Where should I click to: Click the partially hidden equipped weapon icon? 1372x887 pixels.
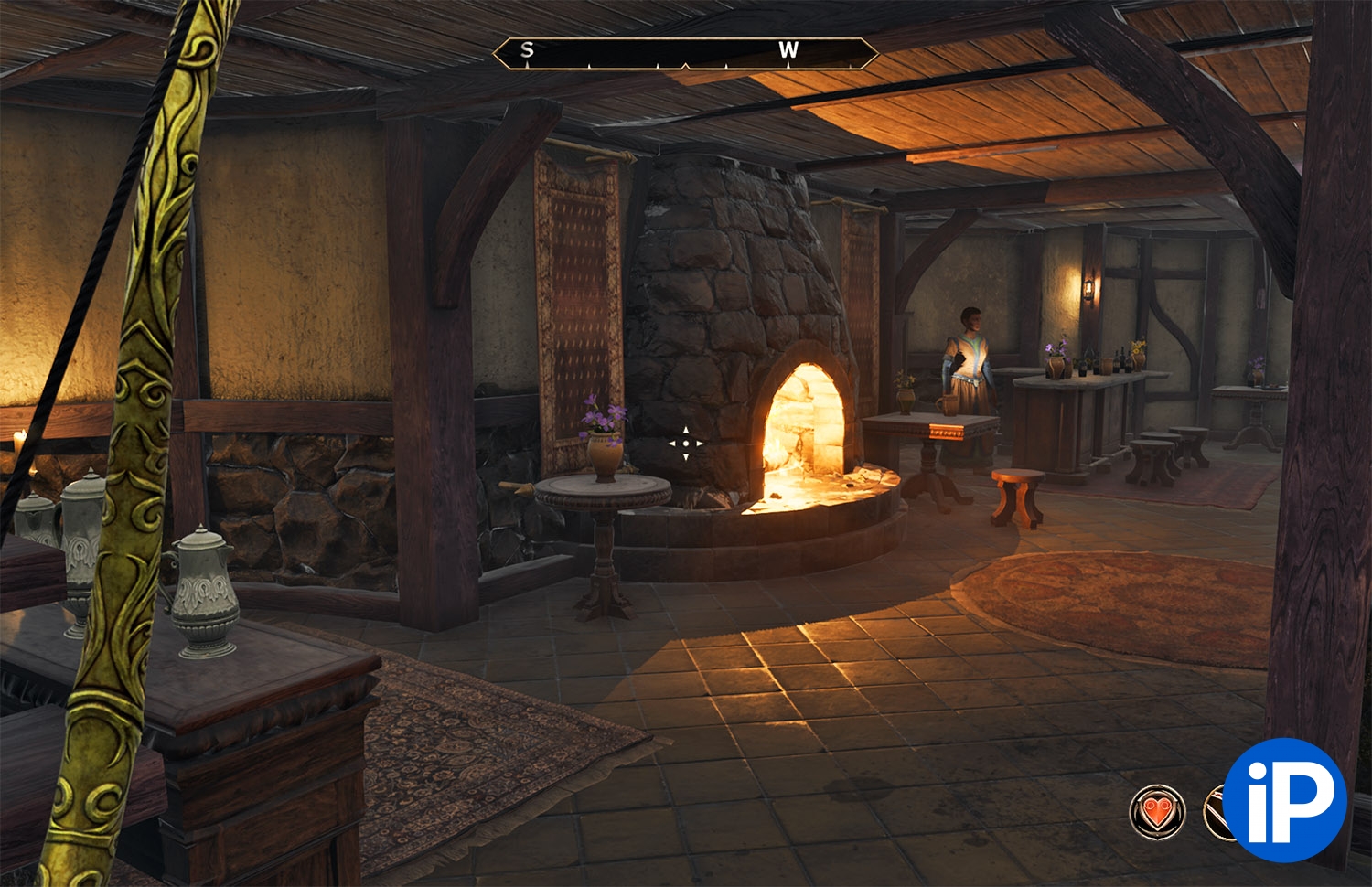[x=1215, y=810]
